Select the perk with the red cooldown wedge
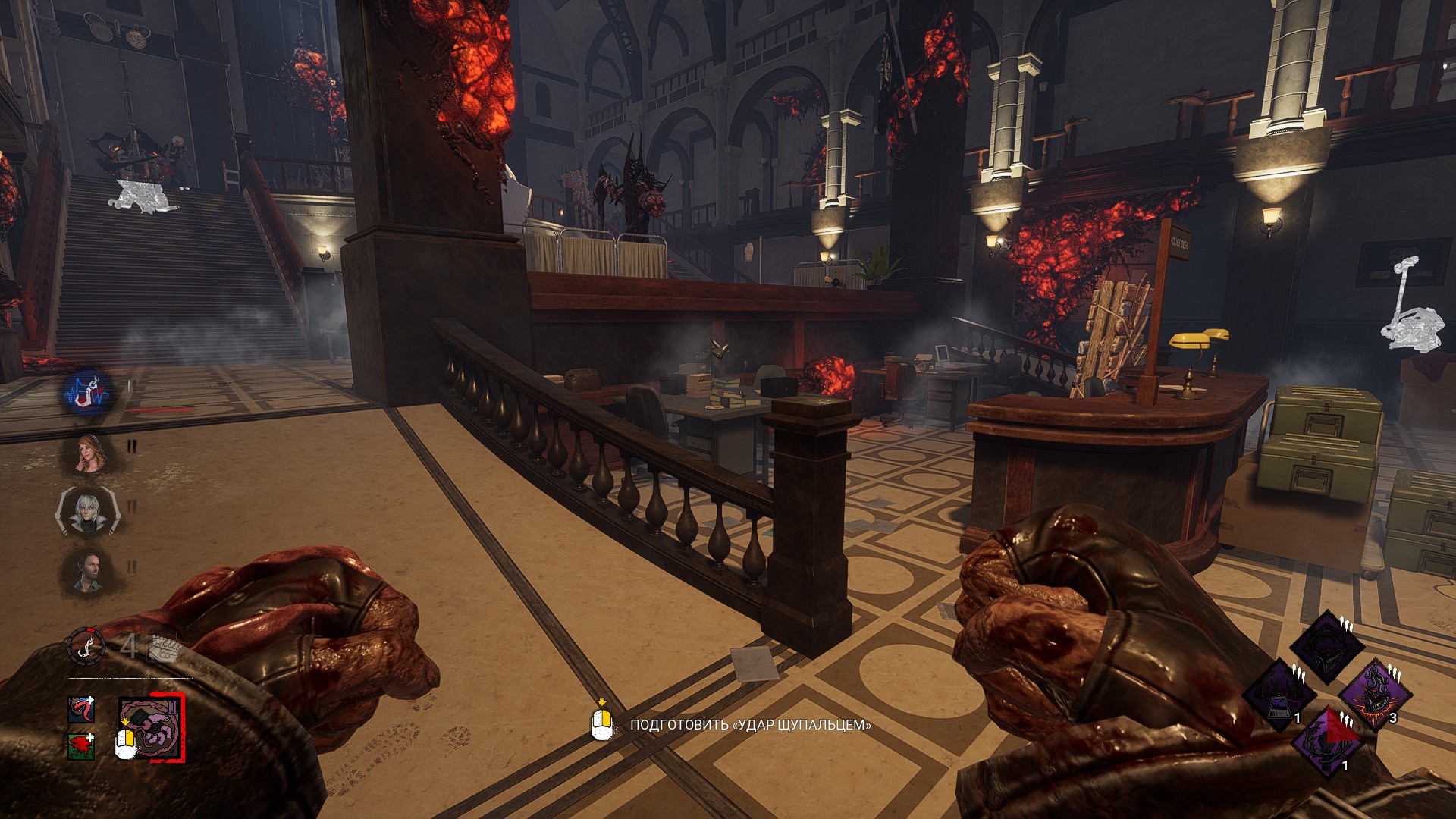The height and width of the screenshot is (819, 1456). [1328, 742]
